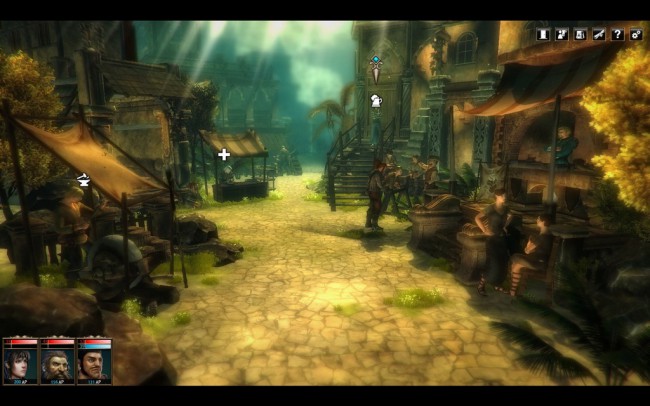650x406 pixels.
Task: Select the dark-haired woman's party portrait
Action: coord(19,362)
